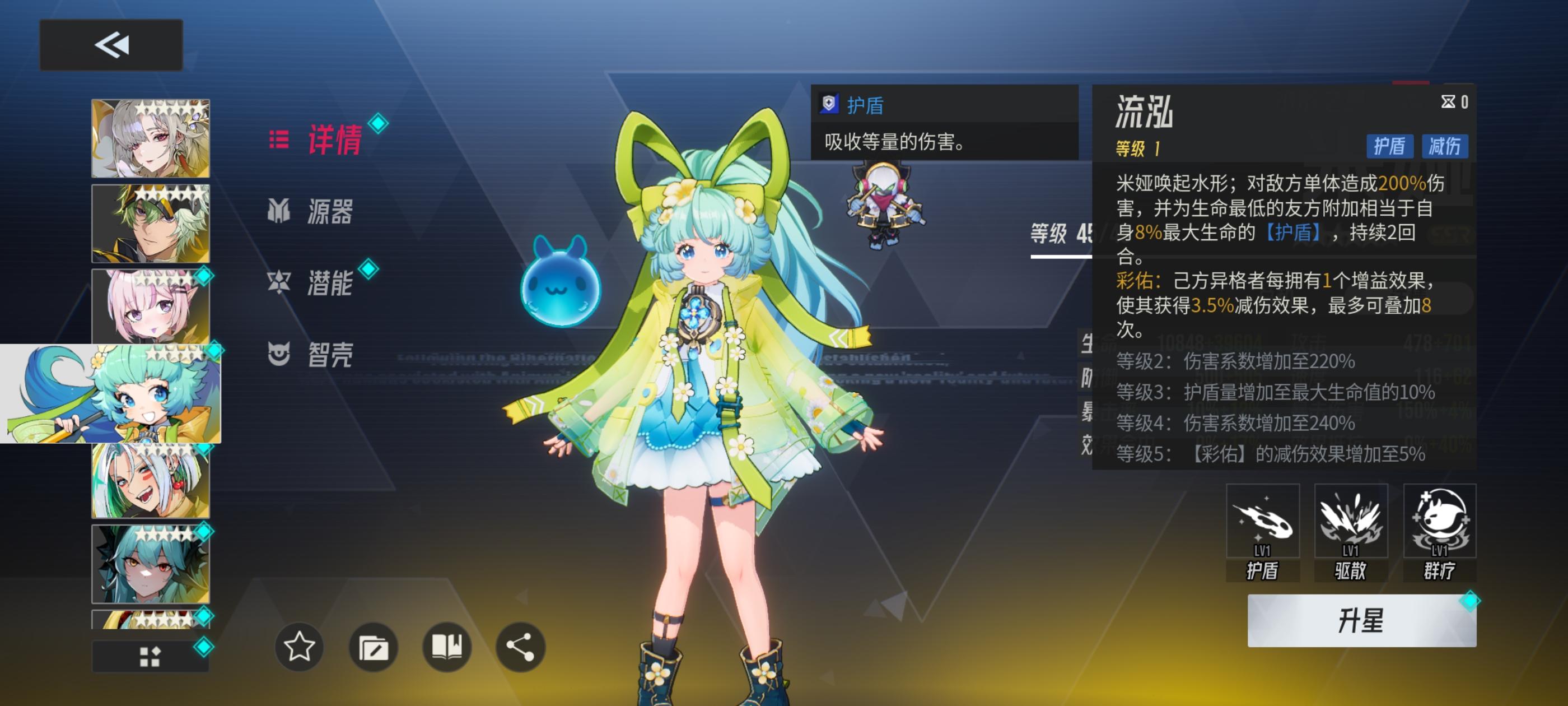Screen dimensions: 1568x706
Task: Select the 群疗 (group heal) skill icon
Action: coord(1439,523)
